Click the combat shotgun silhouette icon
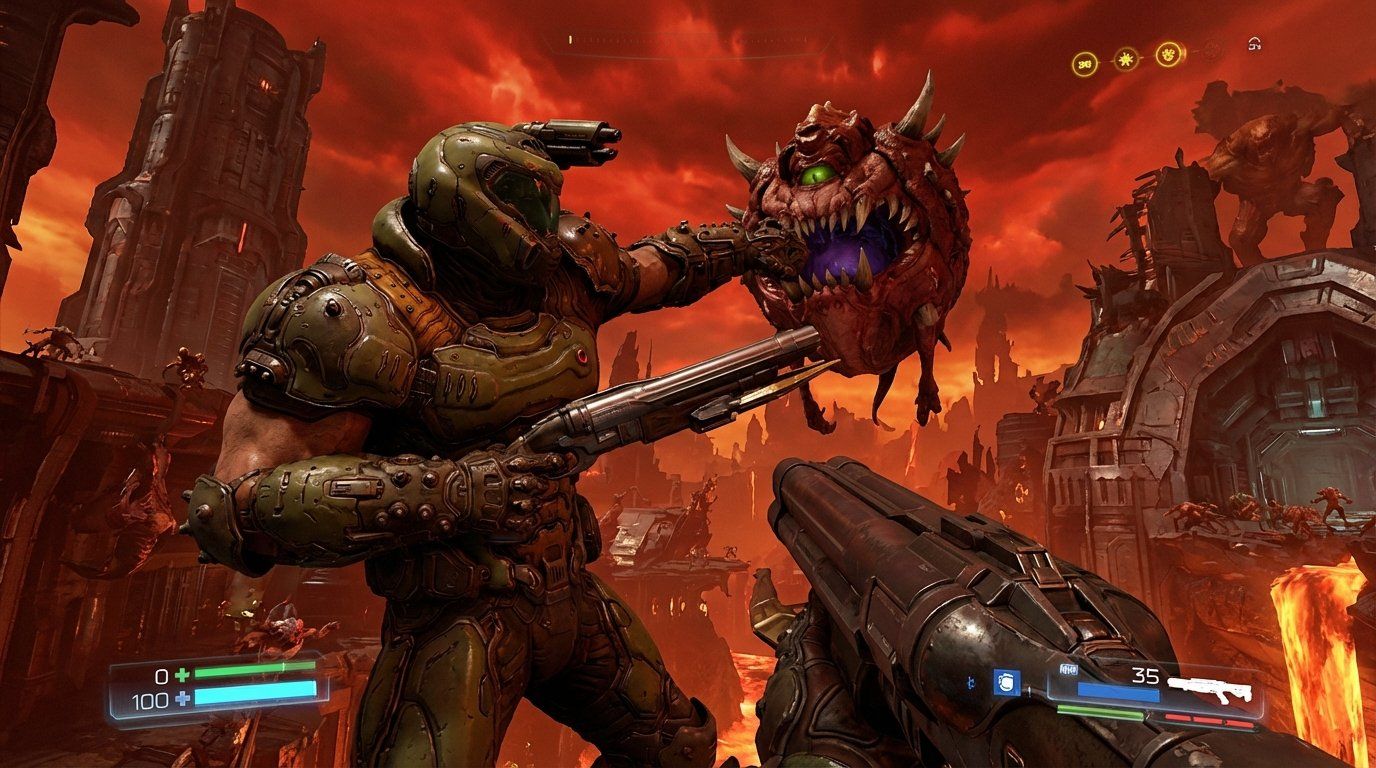The image size is (1376, 768). (1210, 690)
